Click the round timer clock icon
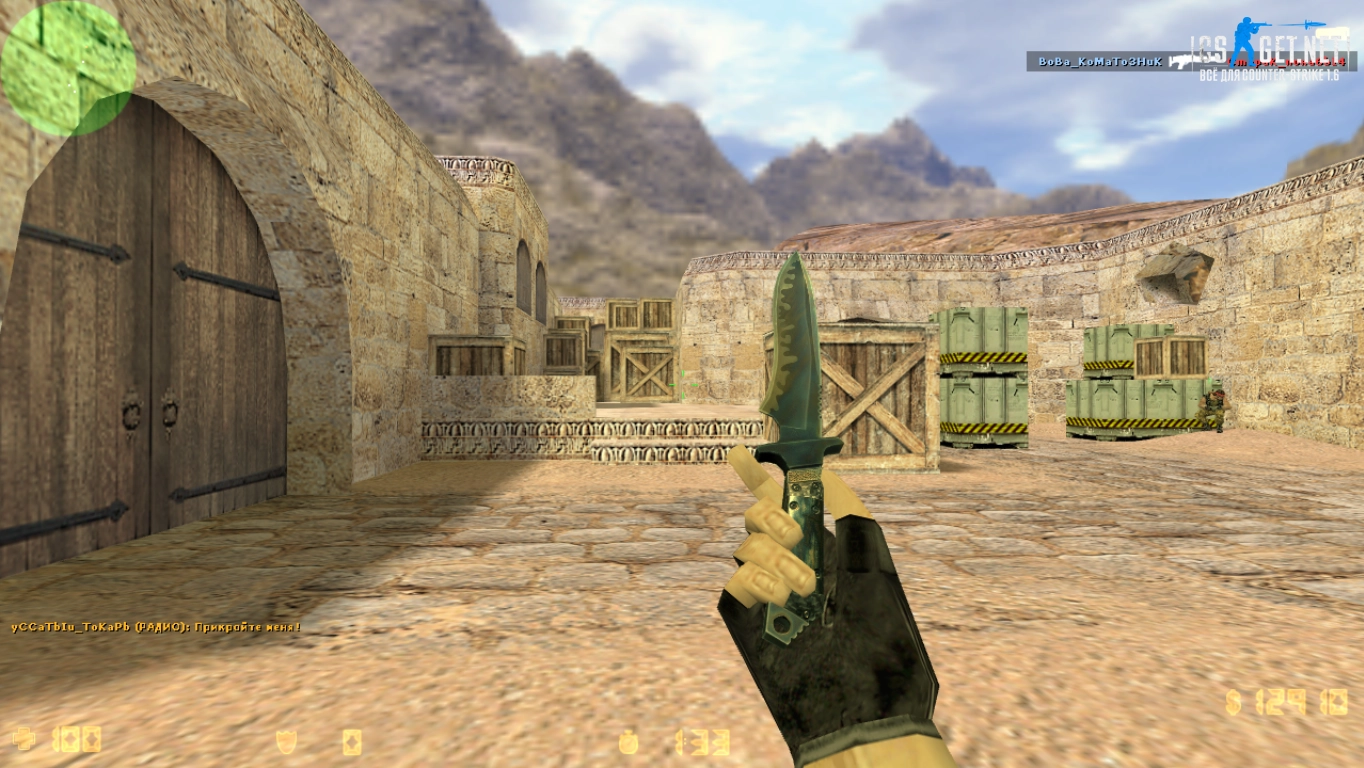This screenshot has height=768, width=1364. (628, 742)
